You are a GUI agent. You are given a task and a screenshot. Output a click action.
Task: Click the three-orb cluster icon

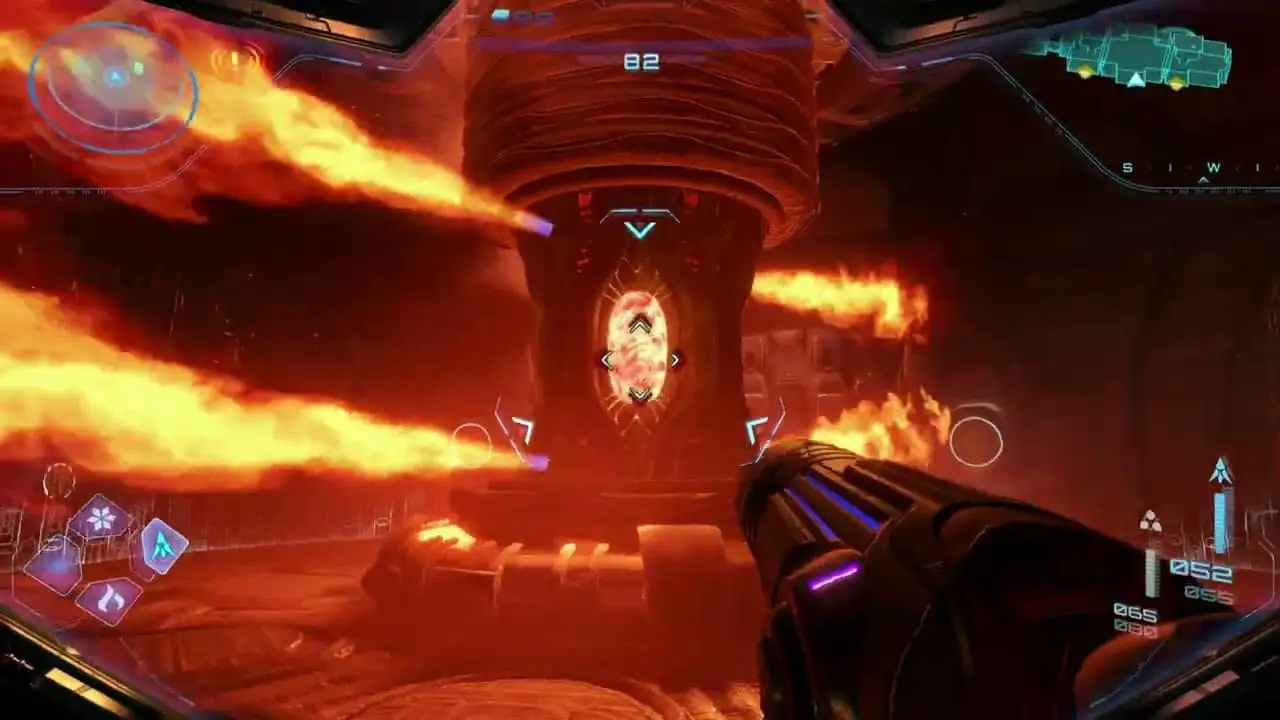point(1151,521)
